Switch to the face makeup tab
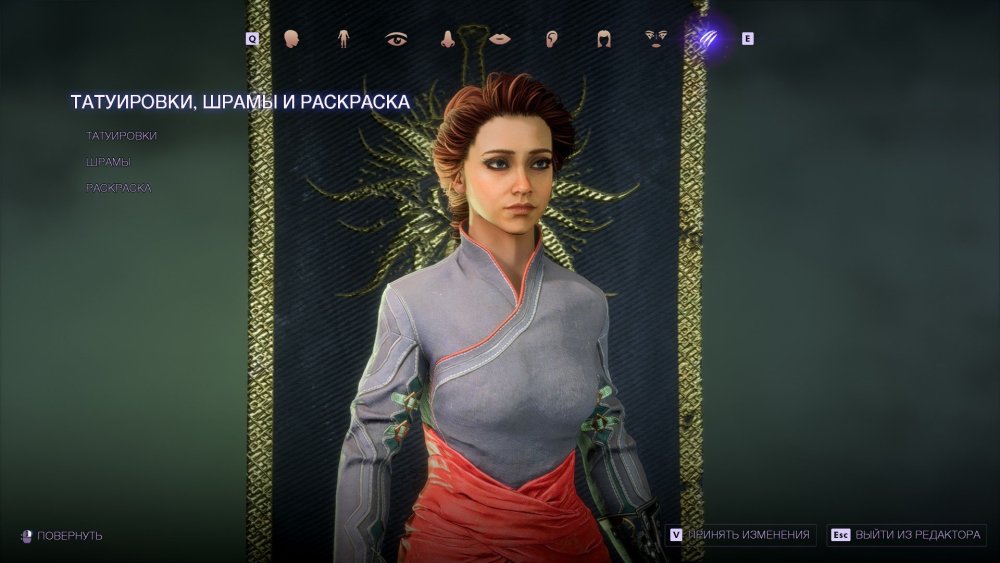This screenshot has width=1000, height=563. tap(656, 39)
